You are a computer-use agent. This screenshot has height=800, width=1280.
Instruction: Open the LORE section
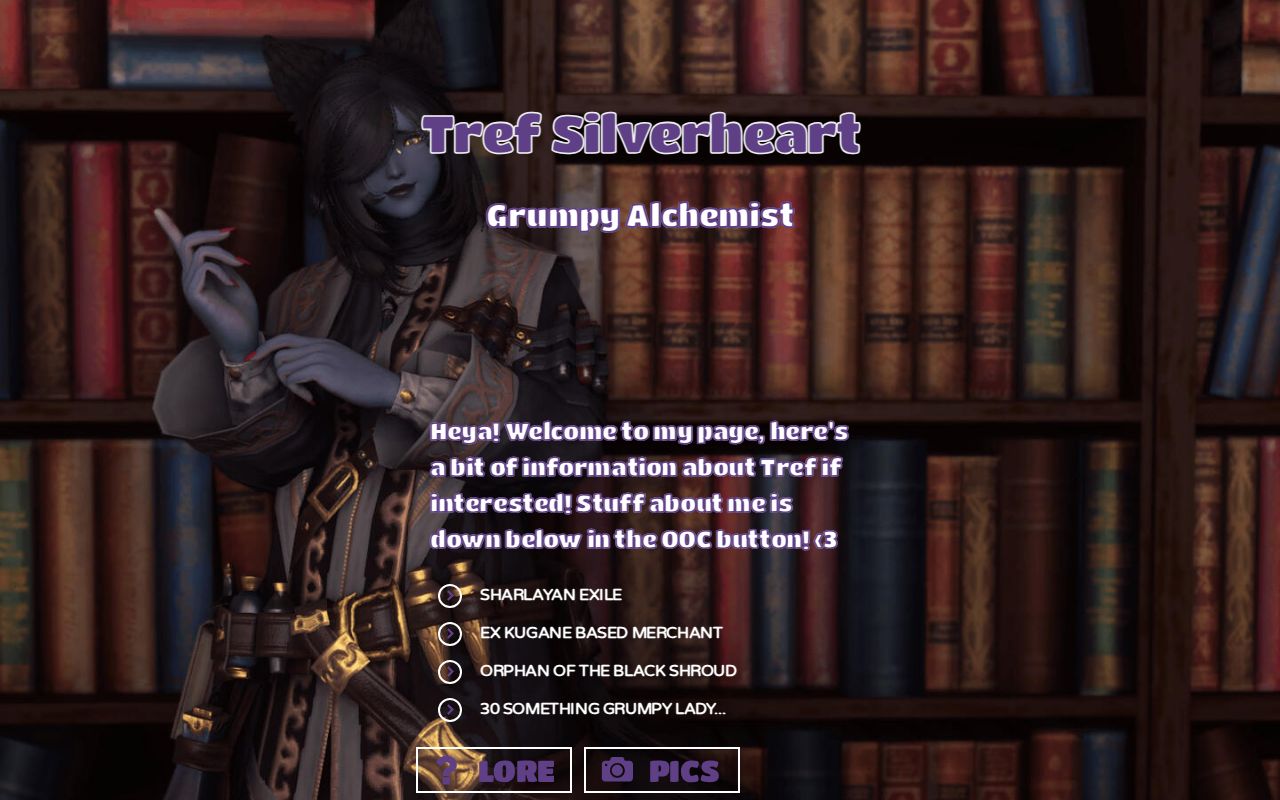494,770
